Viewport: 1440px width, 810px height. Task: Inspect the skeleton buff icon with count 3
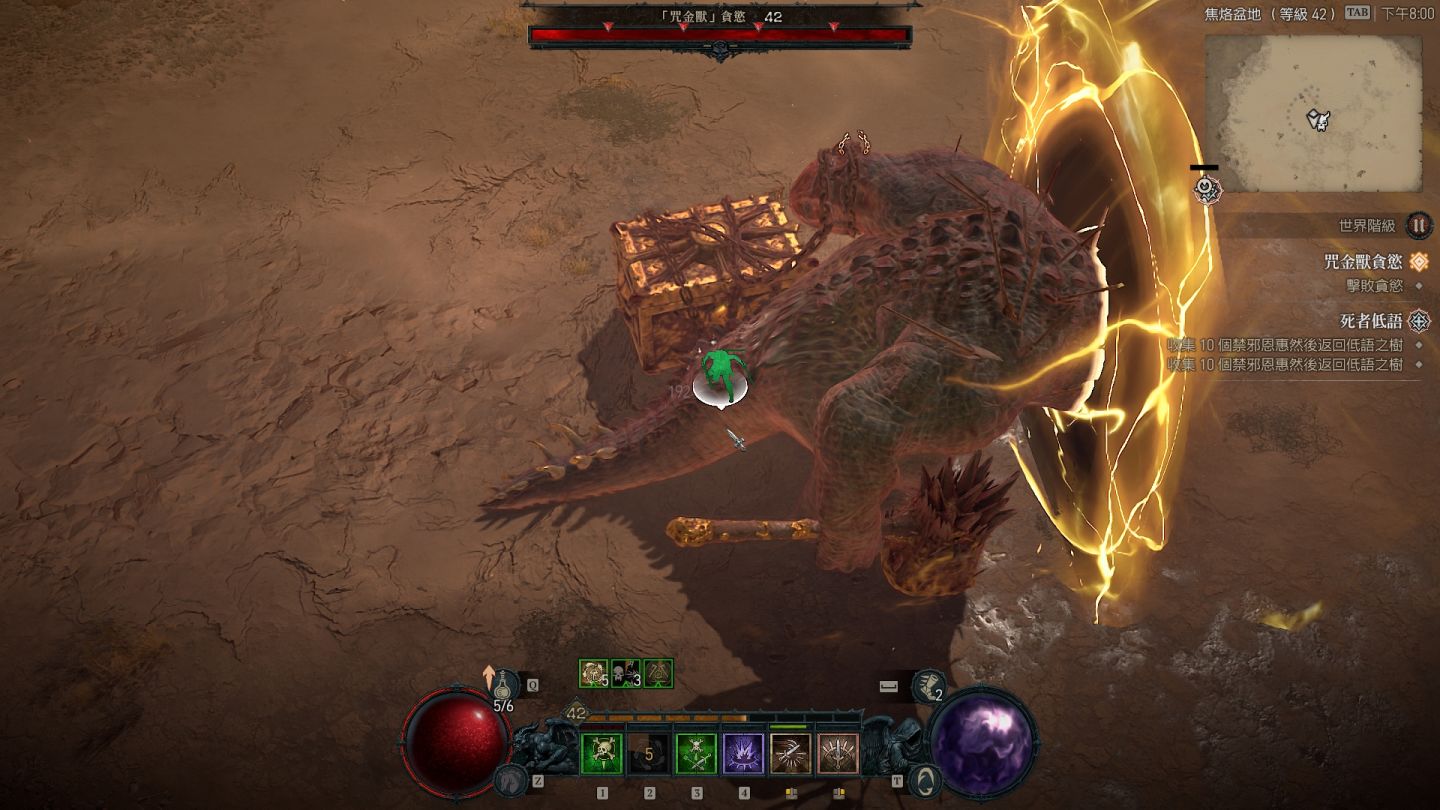click(626, 673)
